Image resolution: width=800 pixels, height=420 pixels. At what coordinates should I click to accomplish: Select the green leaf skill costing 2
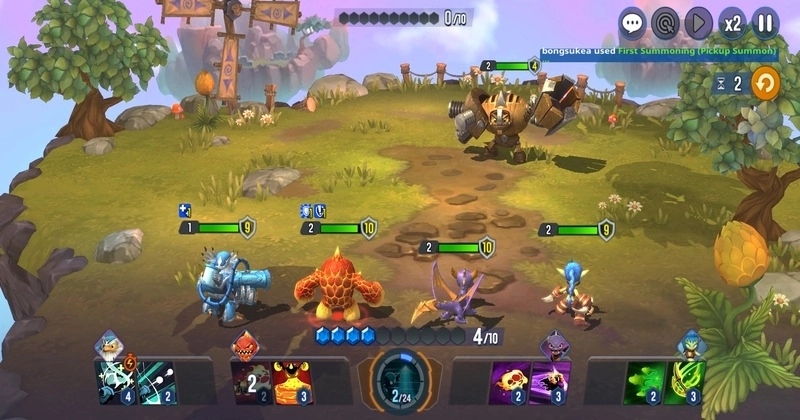[645, 383]
